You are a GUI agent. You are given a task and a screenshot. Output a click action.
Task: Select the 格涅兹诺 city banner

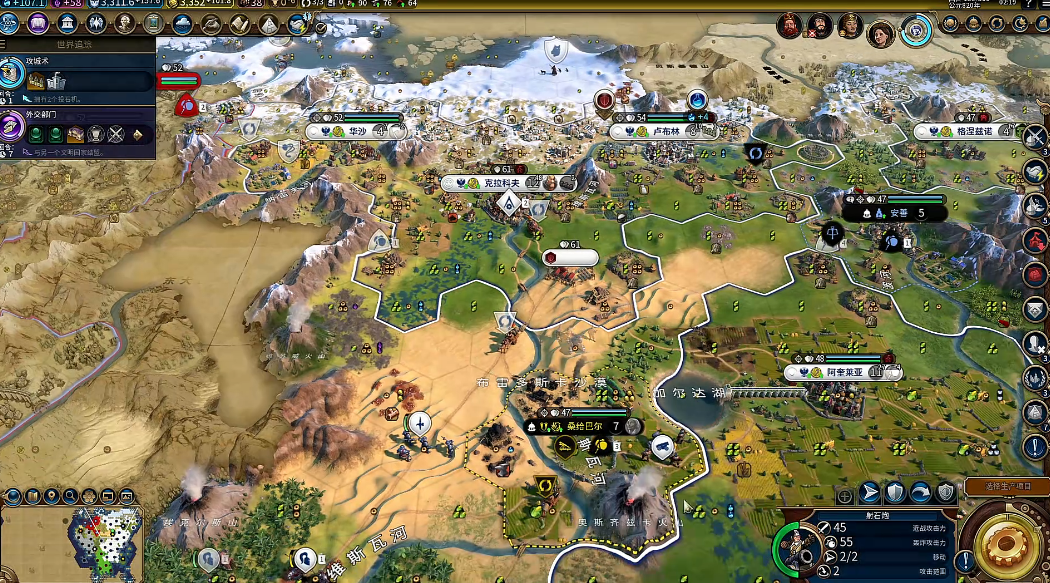pos(970,131)
